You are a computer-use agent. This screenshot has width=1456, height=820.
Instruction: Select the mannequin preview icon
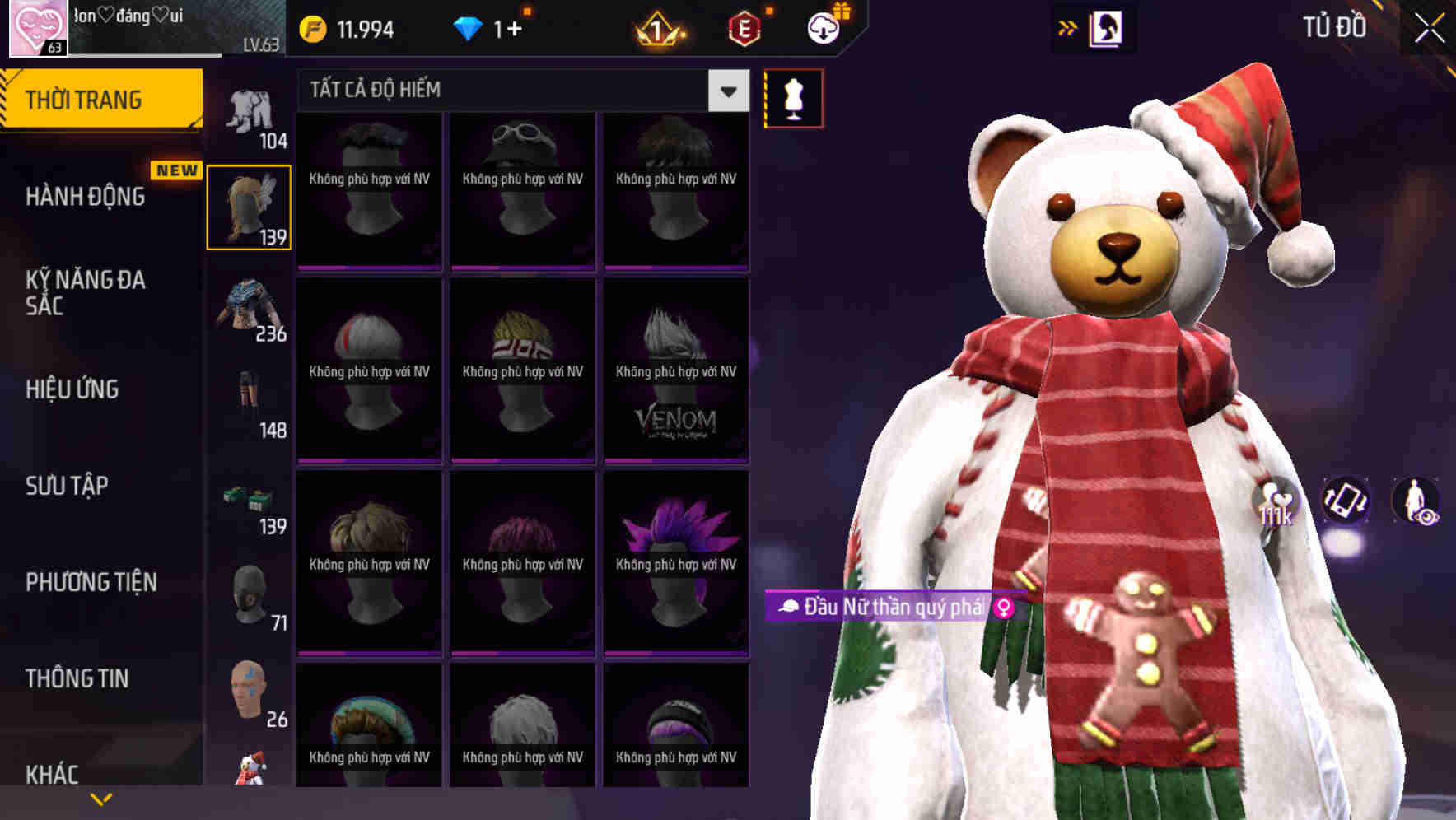tap(793, 97)
